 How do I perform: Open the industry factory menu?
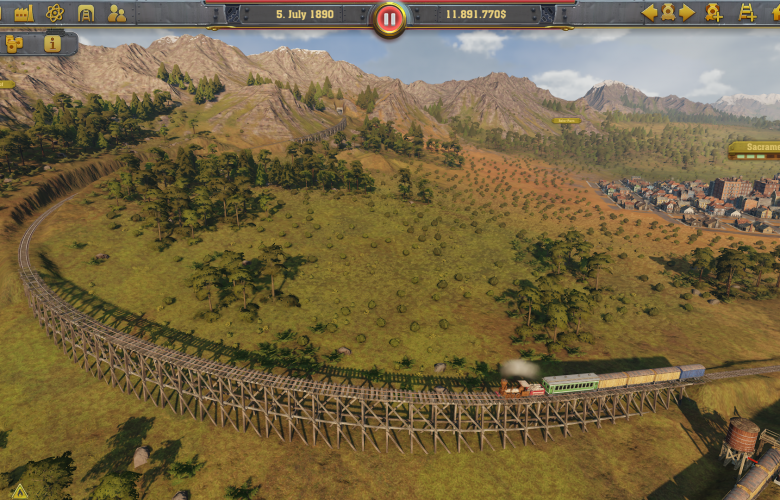pyautogui.click(x=24, y=13)
